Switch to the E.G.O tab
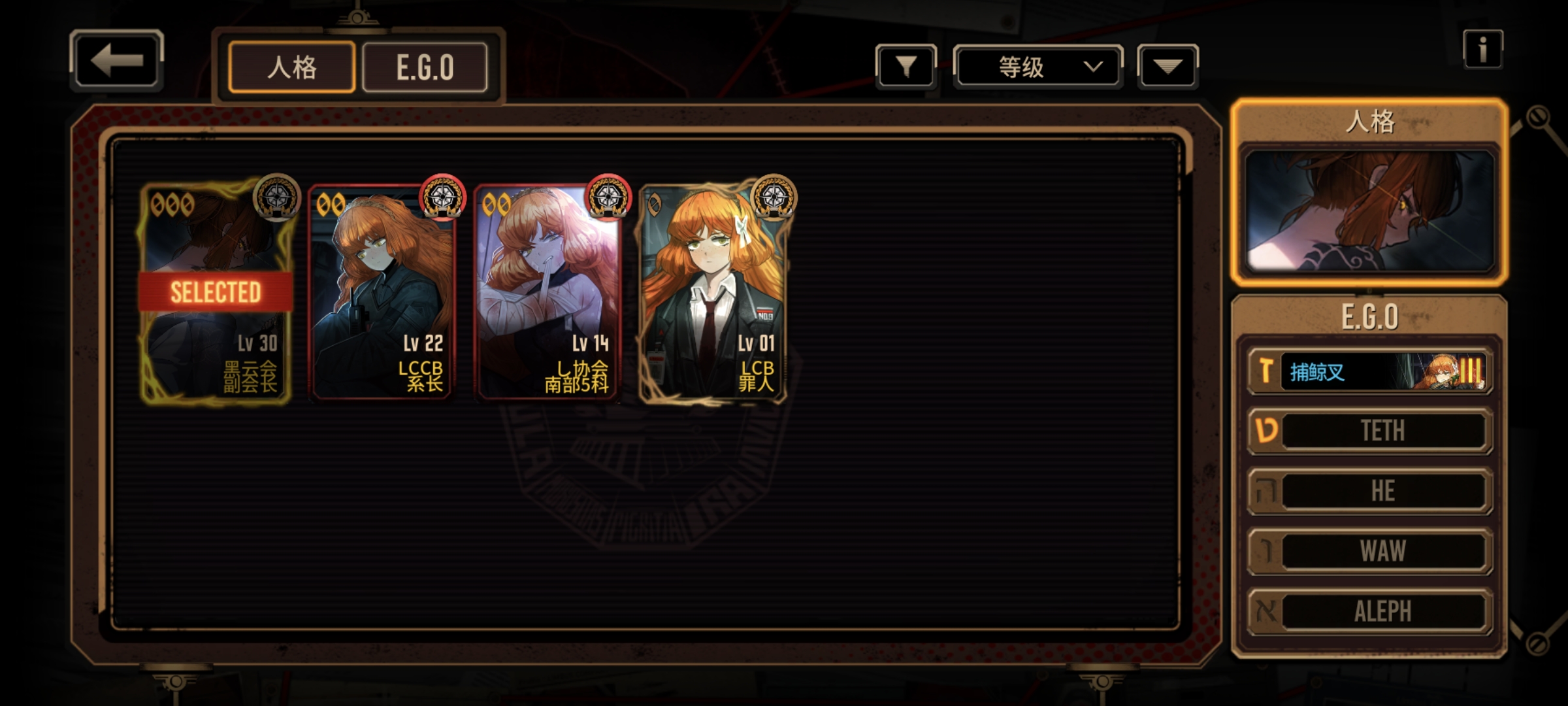Viewport: 1568px width, 706px height. point(425,67)
